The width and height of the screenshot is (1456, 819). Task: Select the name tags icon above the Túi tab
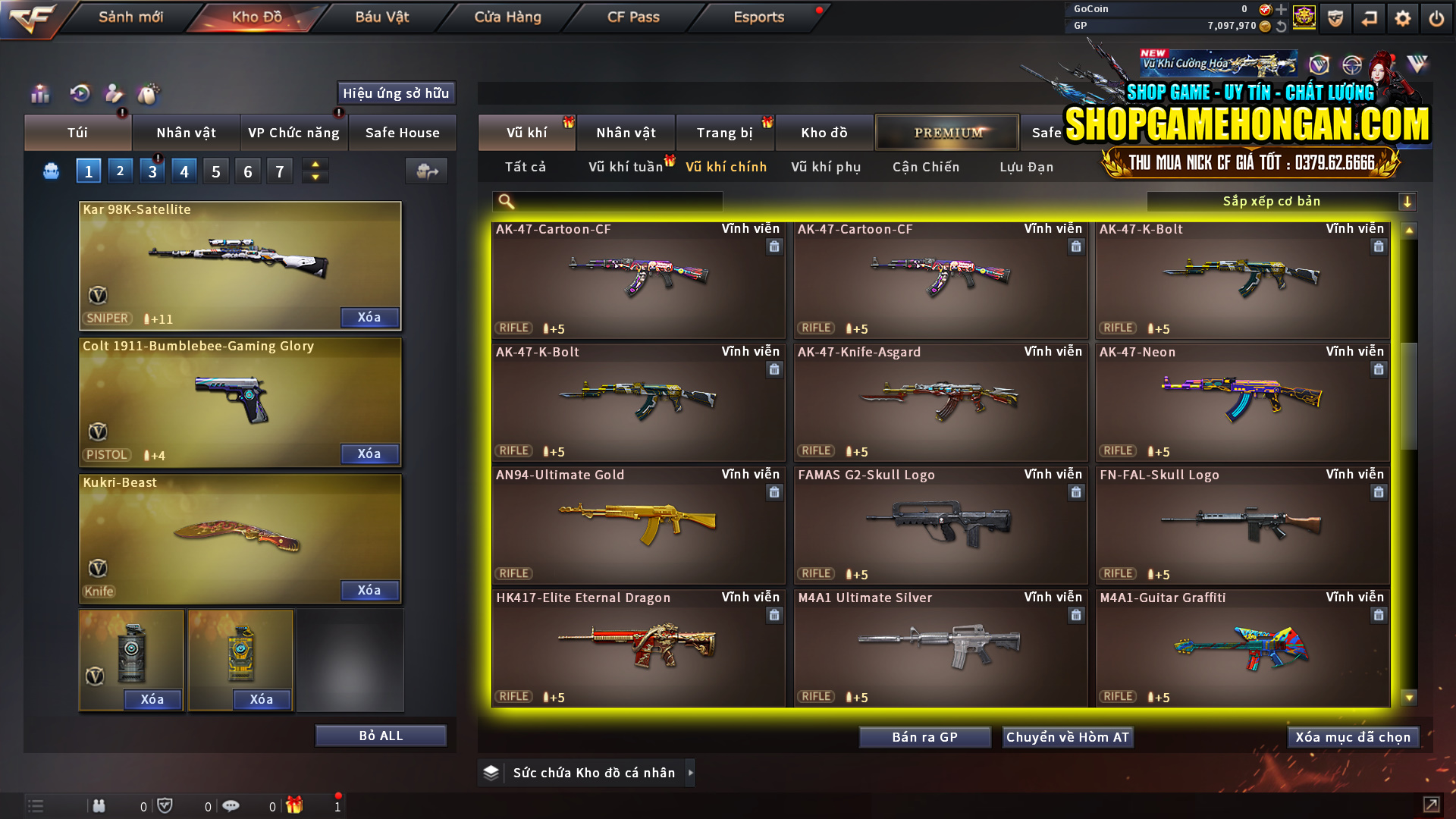pos(149,93)
